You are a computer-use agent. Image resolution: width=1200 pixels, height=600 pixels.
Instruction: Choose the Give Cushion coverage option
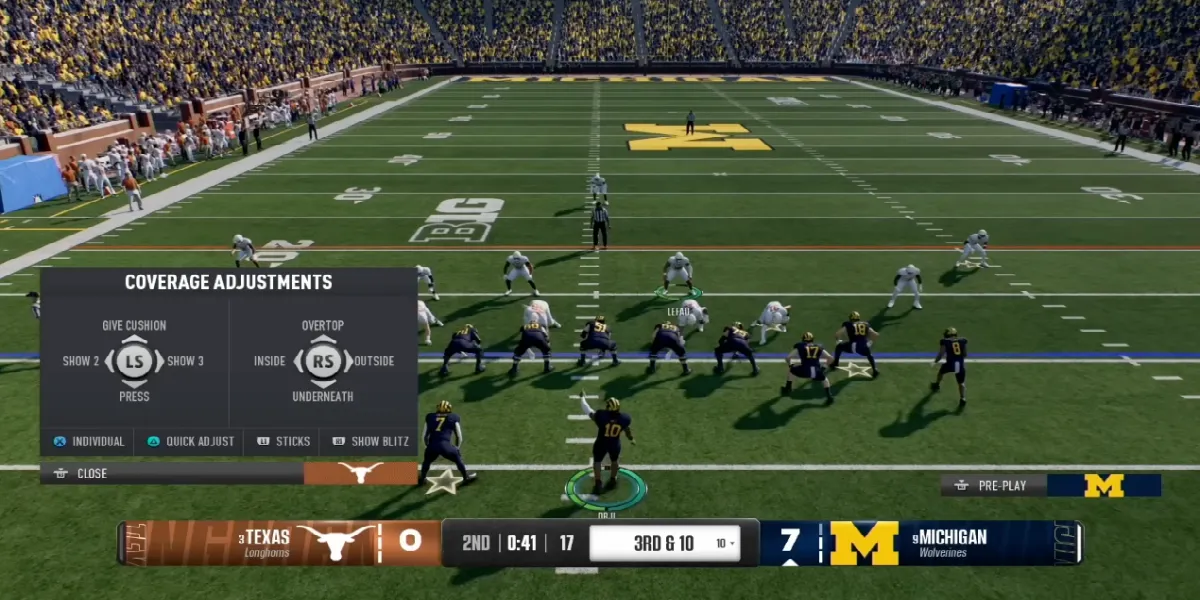pyautogui.click(x=134, y=326)
